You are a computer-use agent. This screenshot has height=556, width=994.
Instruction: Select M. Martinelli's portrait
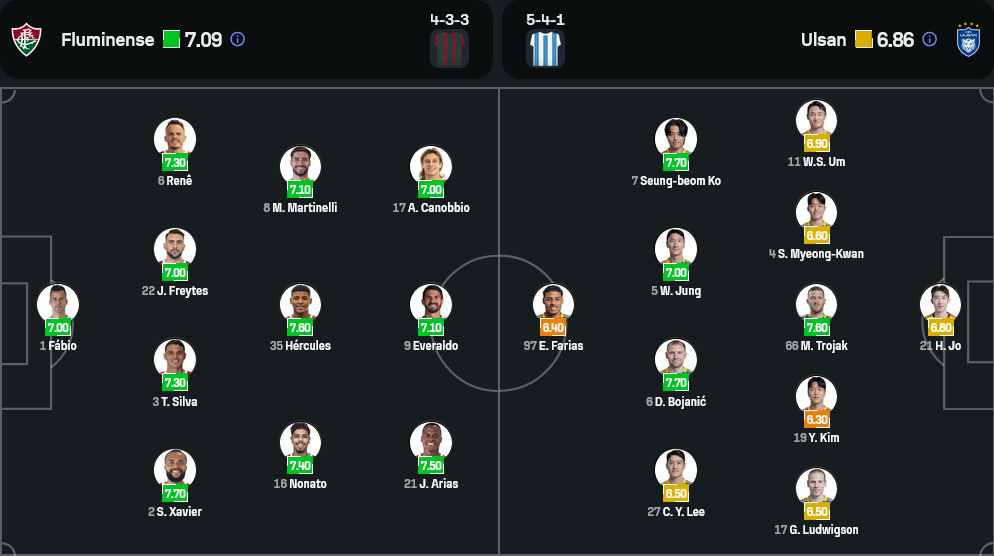tap(300, 167)
